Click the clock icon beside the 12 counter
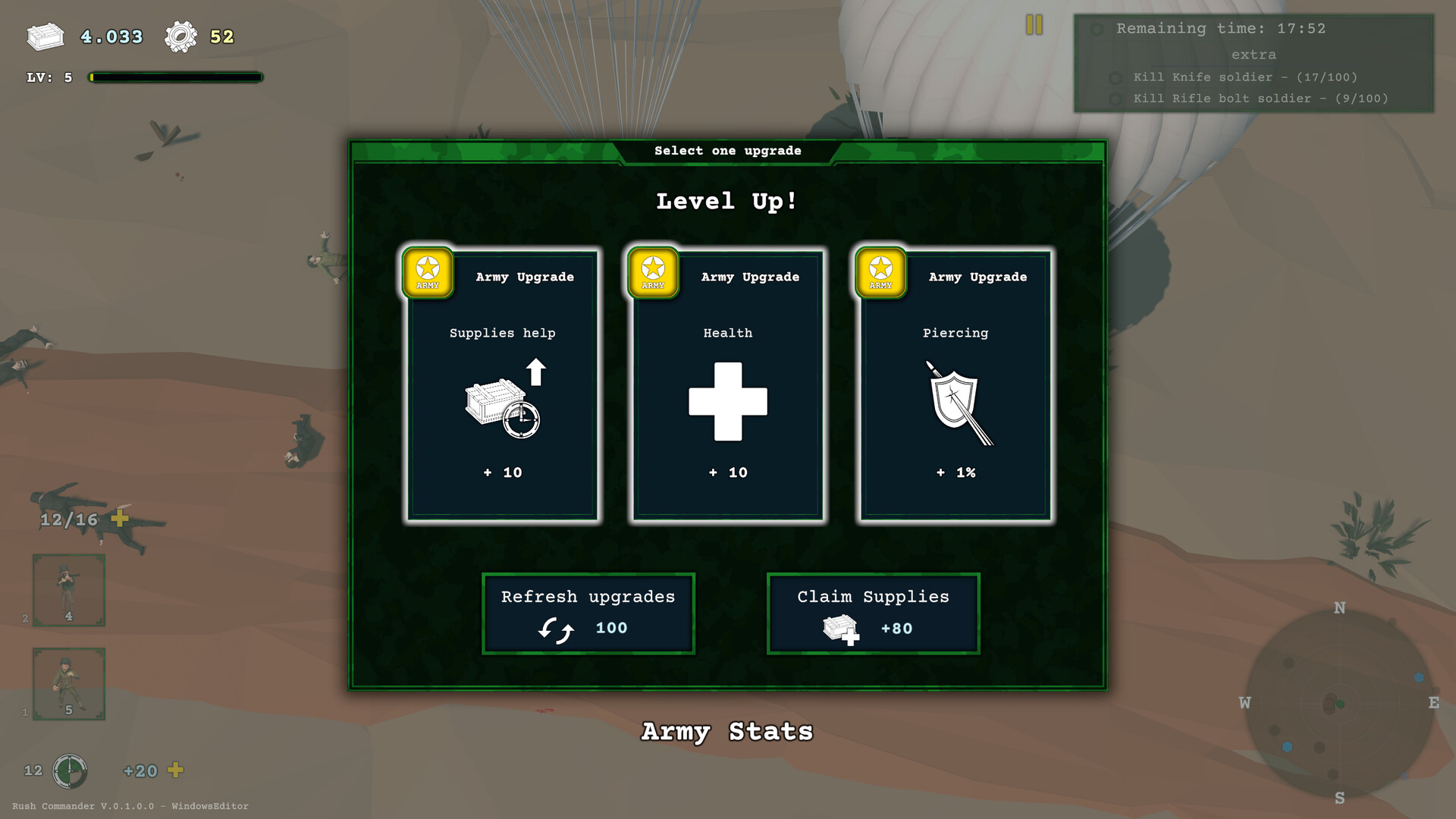This screenshot has width=1456, height=819. point(69,770)
